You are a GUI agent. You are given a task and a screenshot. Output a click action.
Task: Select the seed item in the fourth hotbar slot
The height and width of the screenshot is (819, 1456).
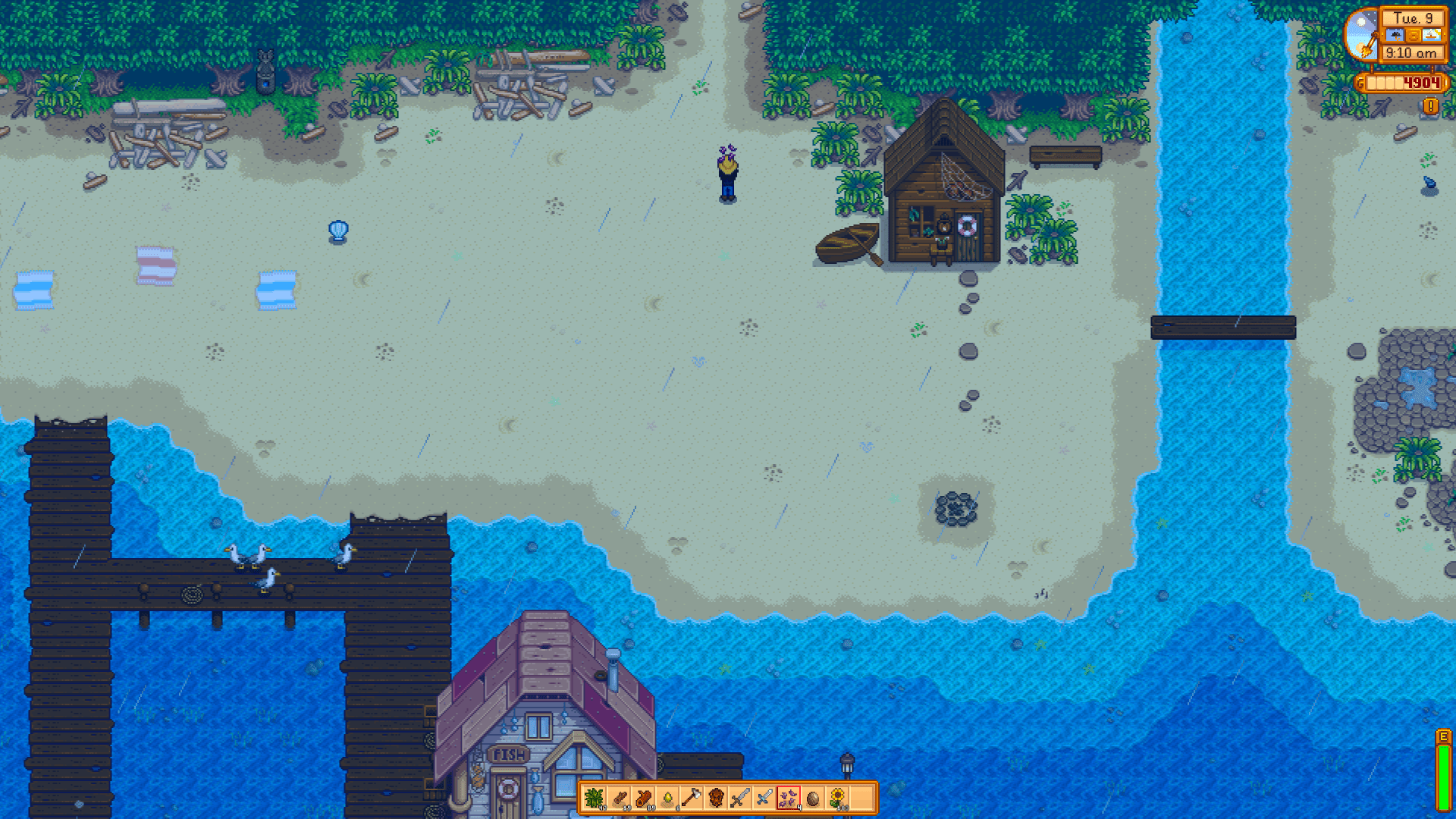pyautogui.click(x=667, y=797)
